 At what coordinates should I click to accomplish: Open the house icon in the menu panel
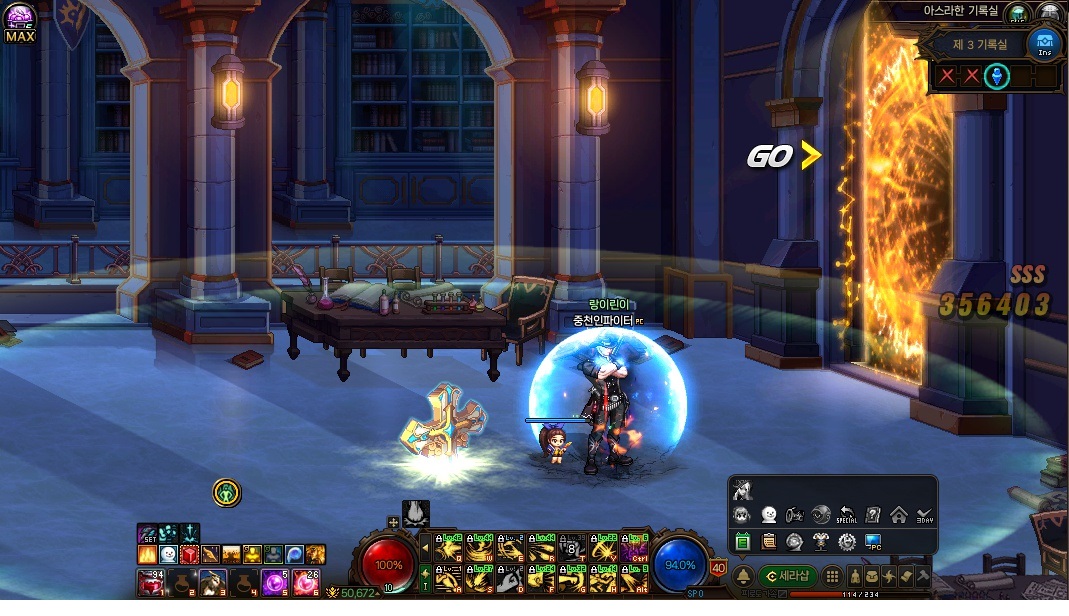tap(898, 516)
